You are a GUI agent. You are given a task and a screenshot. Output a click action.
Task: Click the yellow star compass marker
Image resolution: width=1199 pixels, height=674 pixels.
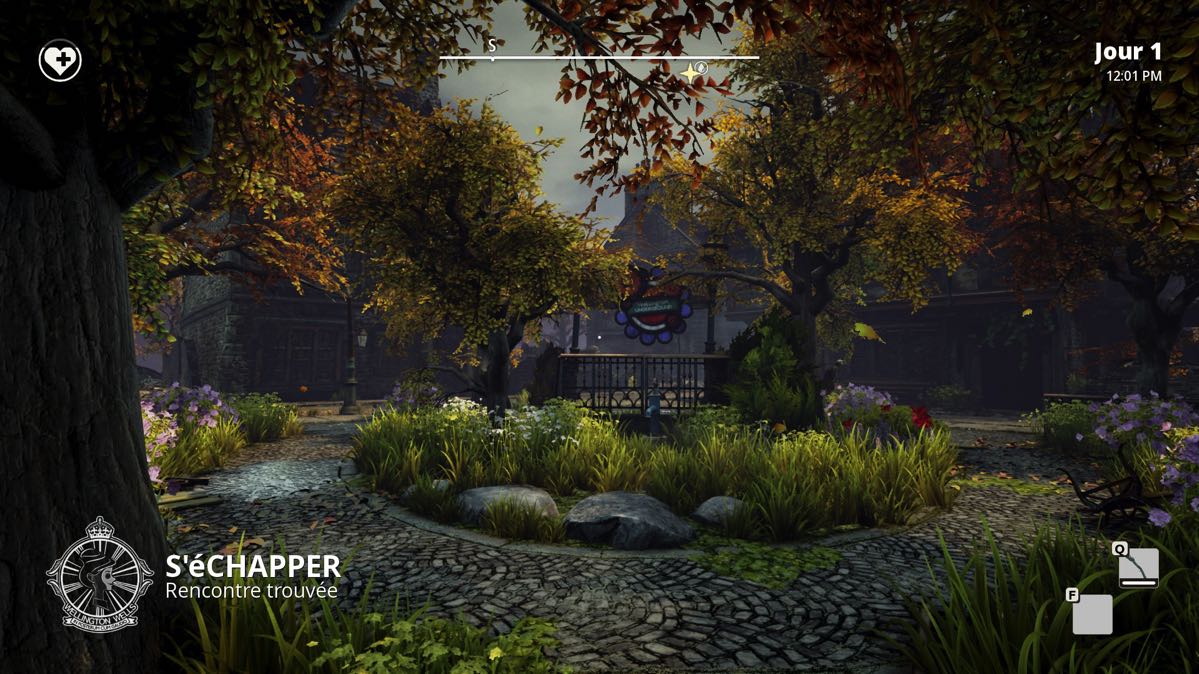690,73
